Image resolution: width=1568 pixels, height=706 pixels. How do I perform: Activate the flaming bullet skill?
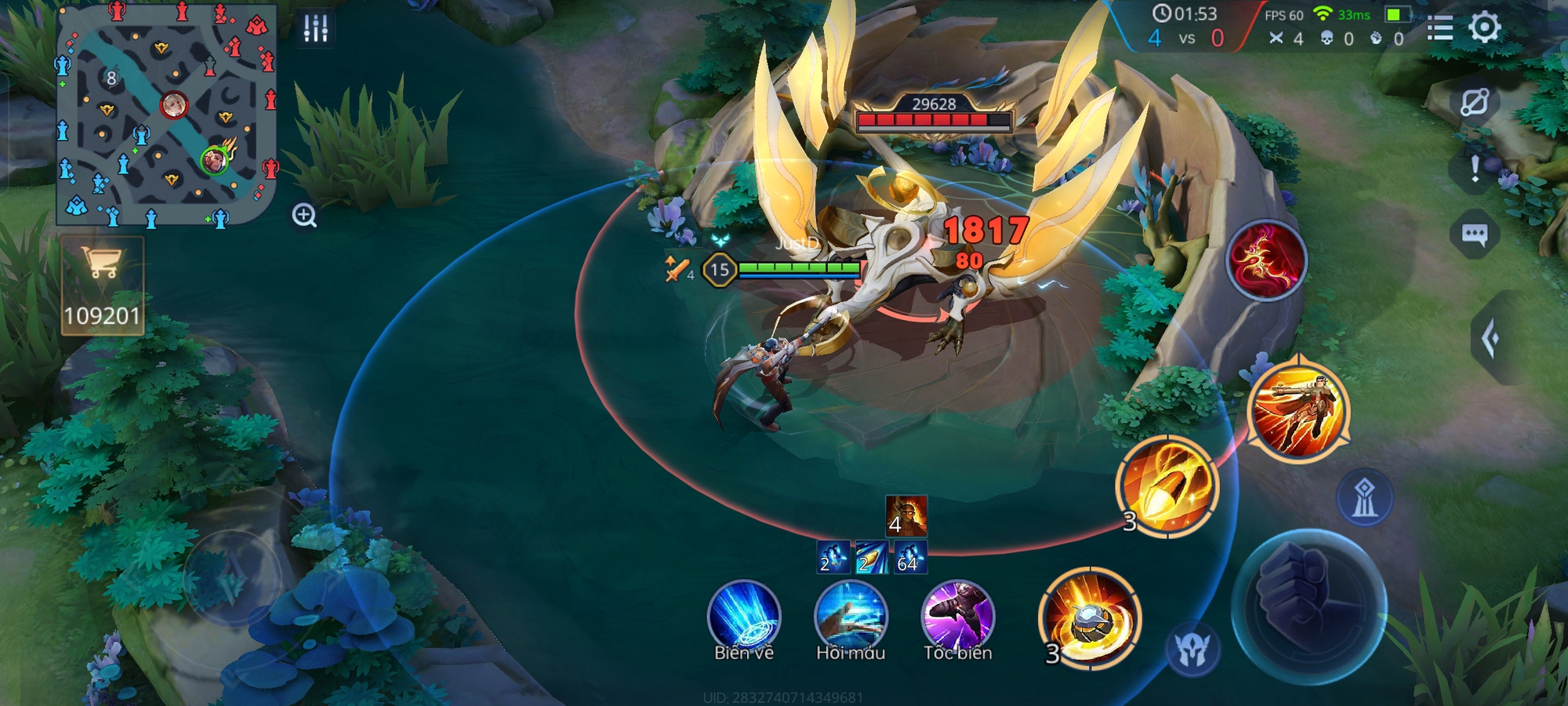coord(1167,486)
